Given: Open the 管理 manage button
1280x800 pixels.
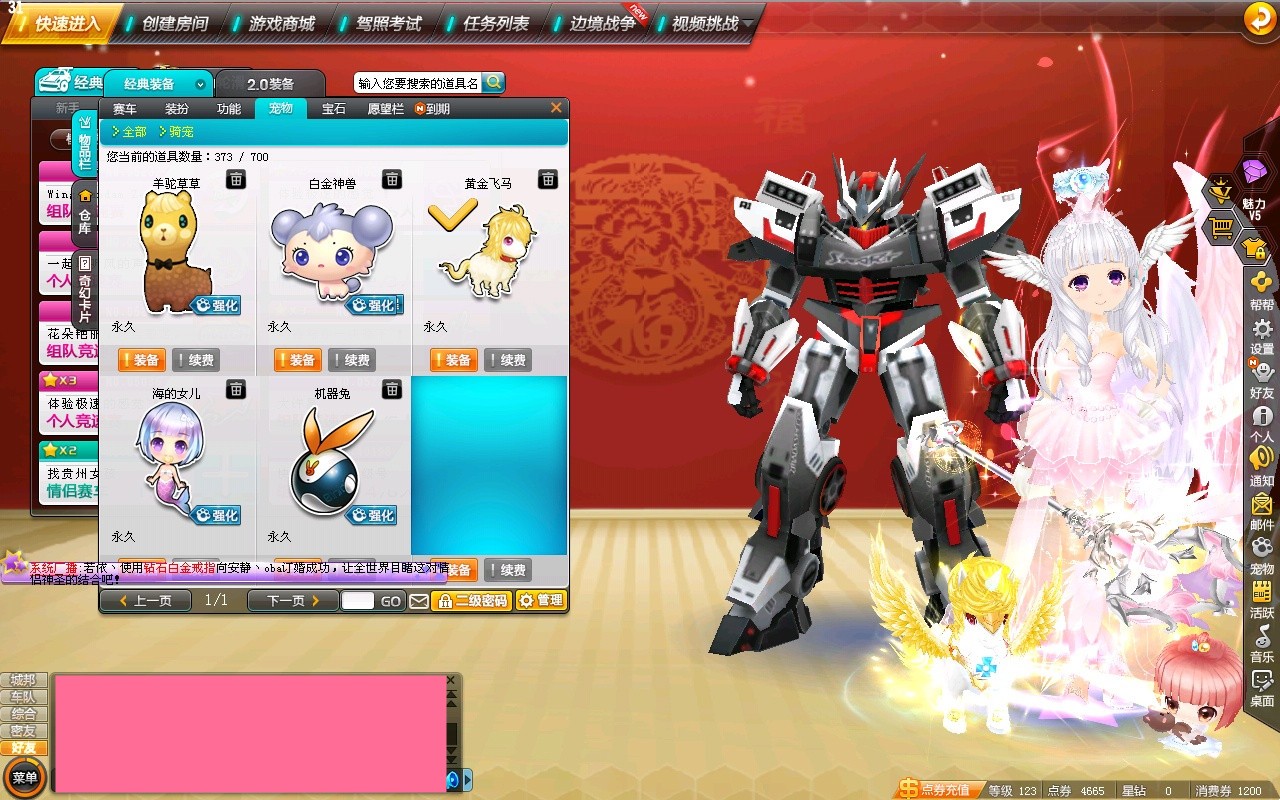Looking at the screenshot, I should [541, 601].
